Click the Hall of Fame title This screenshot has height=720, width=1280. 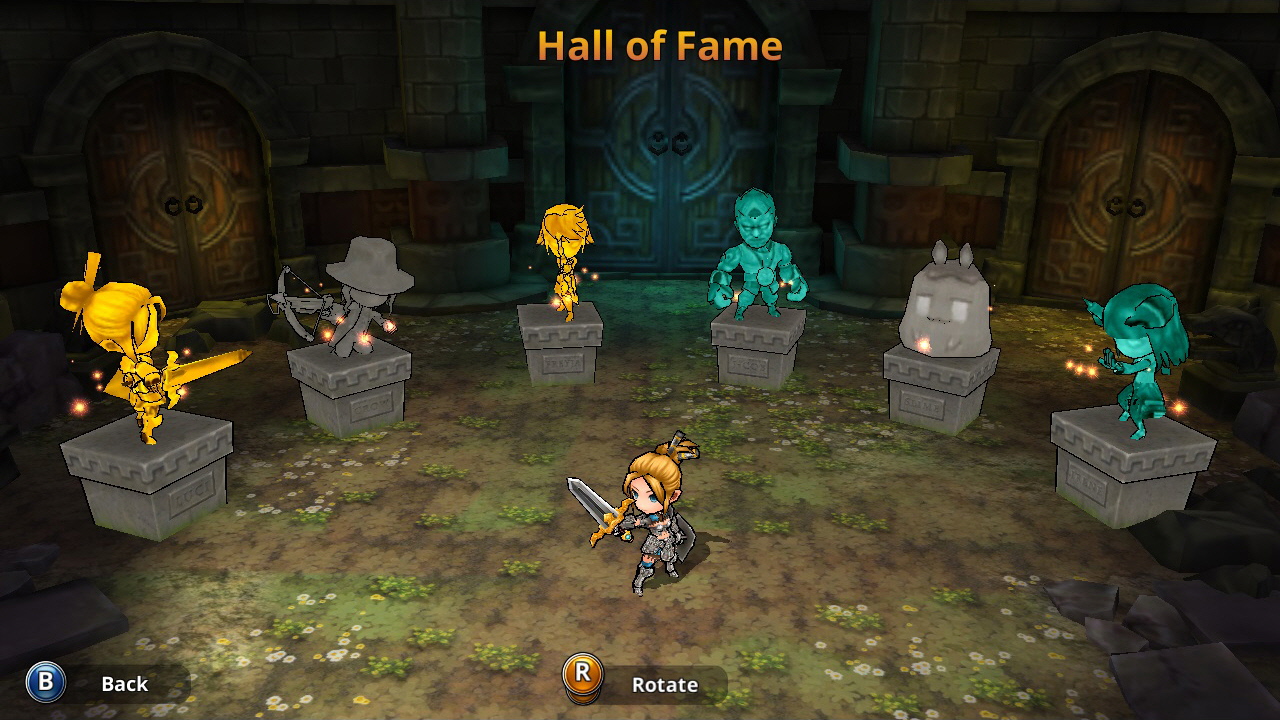pyautogui.click(x=660, y=45)
